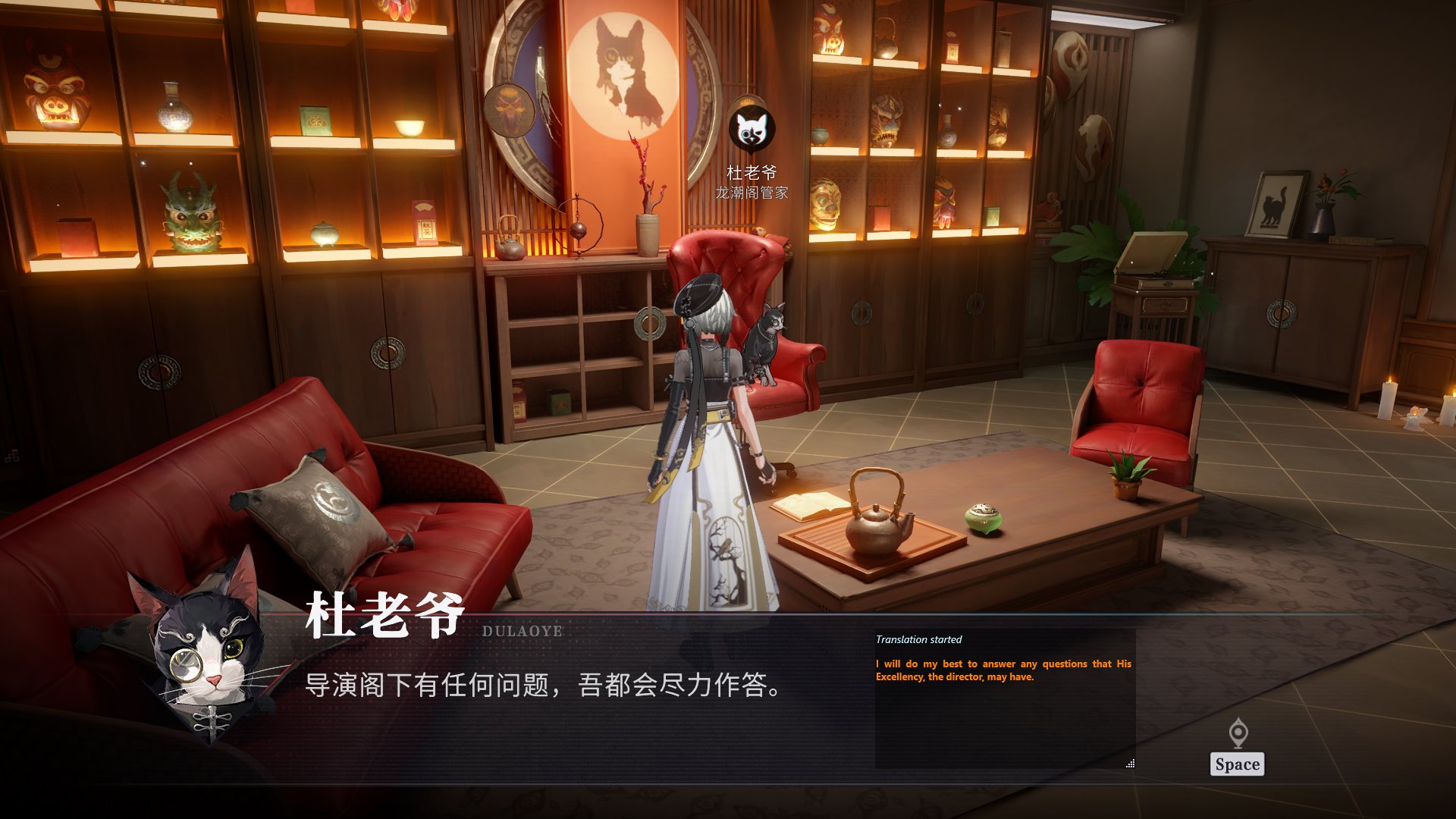Image resolution: width=1456 pixels, height=819 pixels.
Task: Grab the translation overlay's resize grip
Action: [x=1130, y=764]
